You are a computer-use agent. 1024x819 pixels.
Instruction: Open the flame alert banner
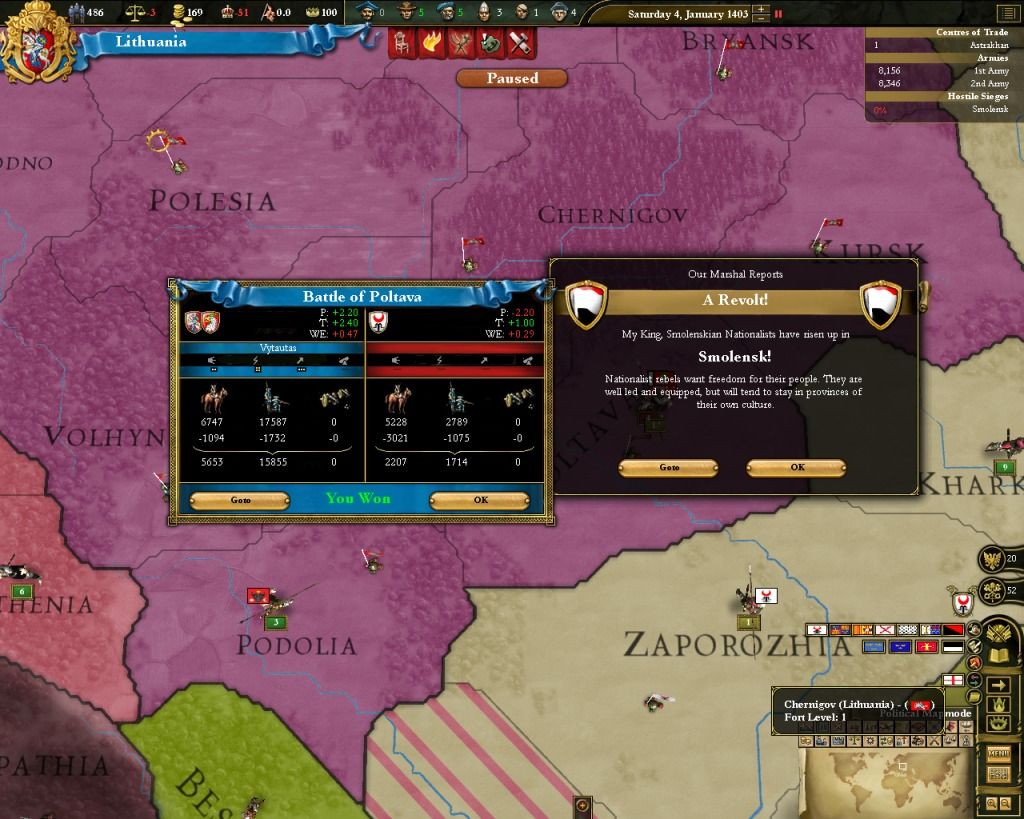[x=433, y=43]
